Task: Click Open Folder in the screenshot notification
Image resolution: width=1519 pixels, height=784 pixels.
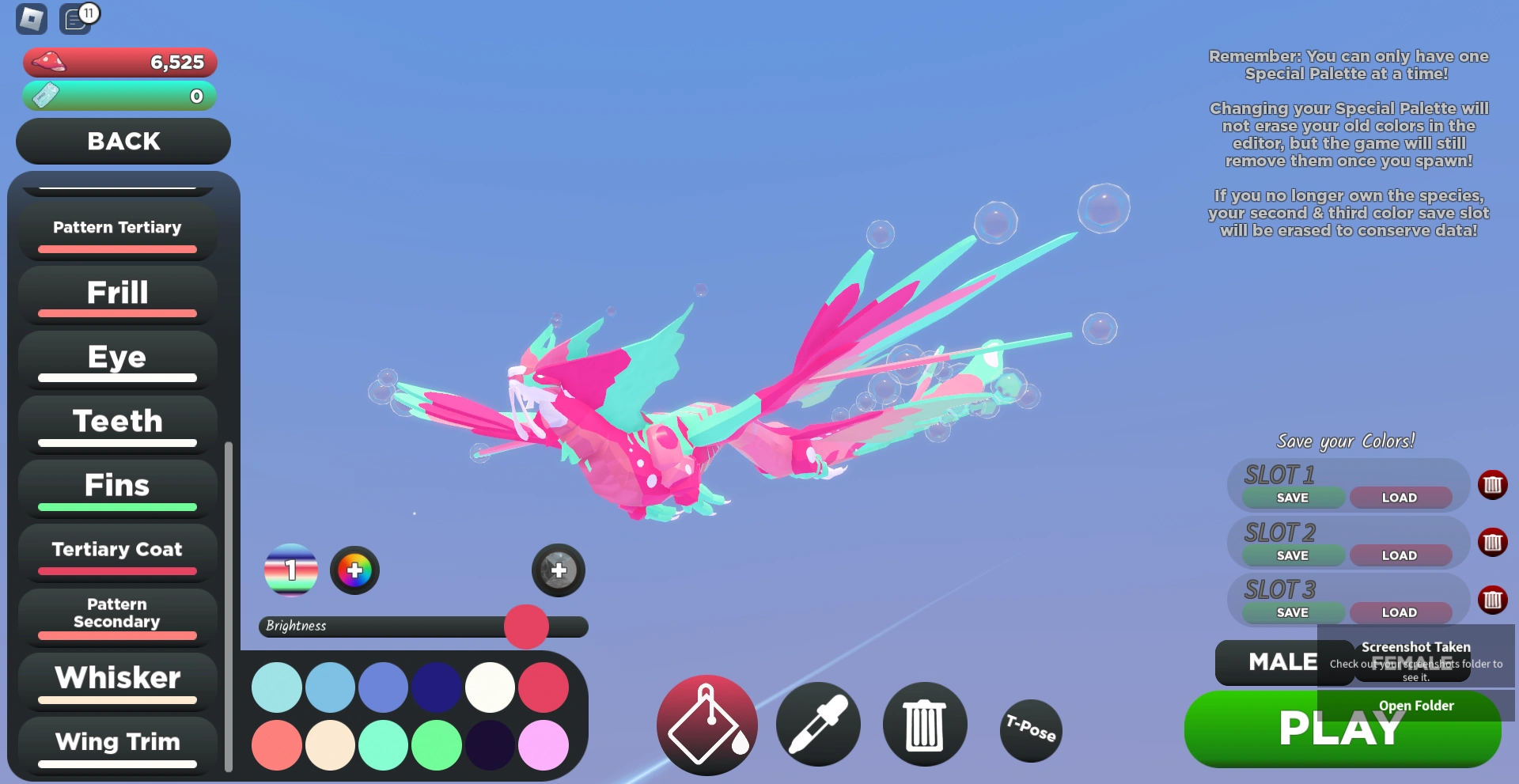Action: [x=1415, y=705]
